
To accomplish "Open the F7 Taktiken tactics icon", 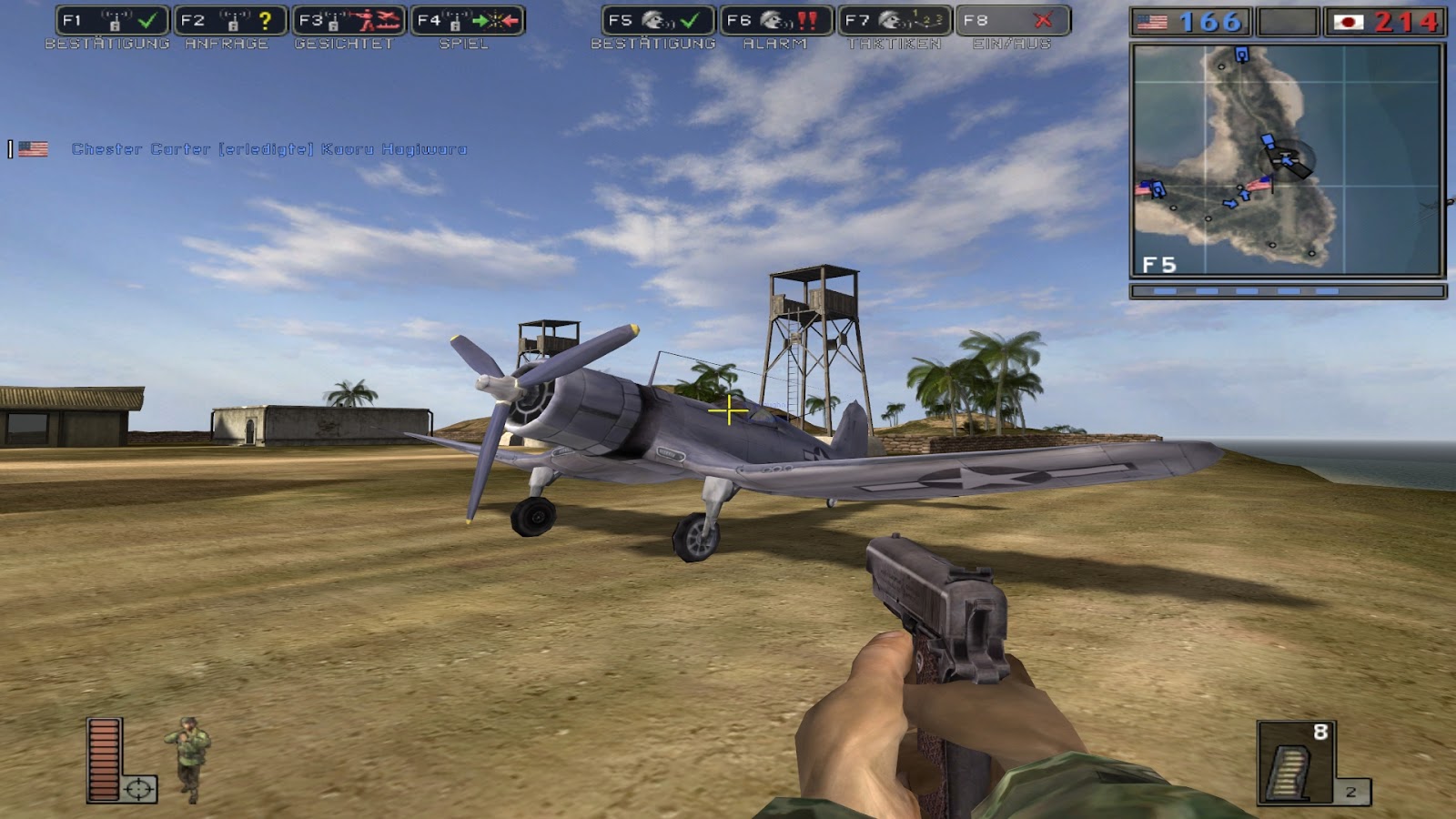I will [894, 18].
